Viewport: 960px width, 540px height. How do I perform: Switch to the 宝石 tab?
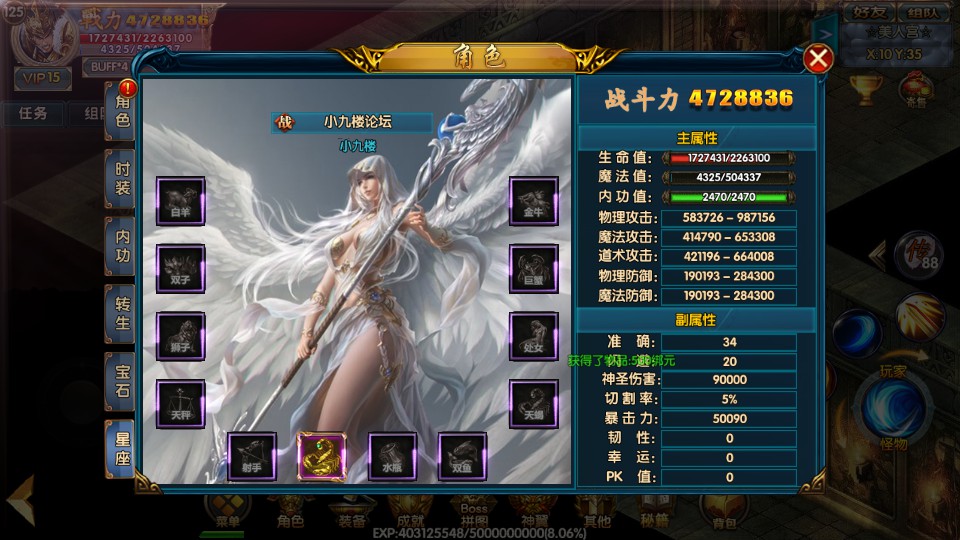coord(122,379)
